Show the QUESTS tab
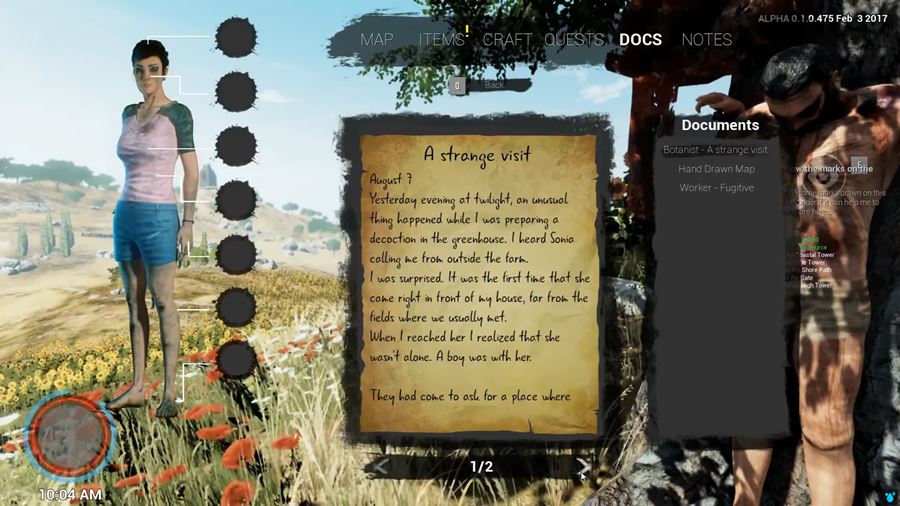 (574, 40)
